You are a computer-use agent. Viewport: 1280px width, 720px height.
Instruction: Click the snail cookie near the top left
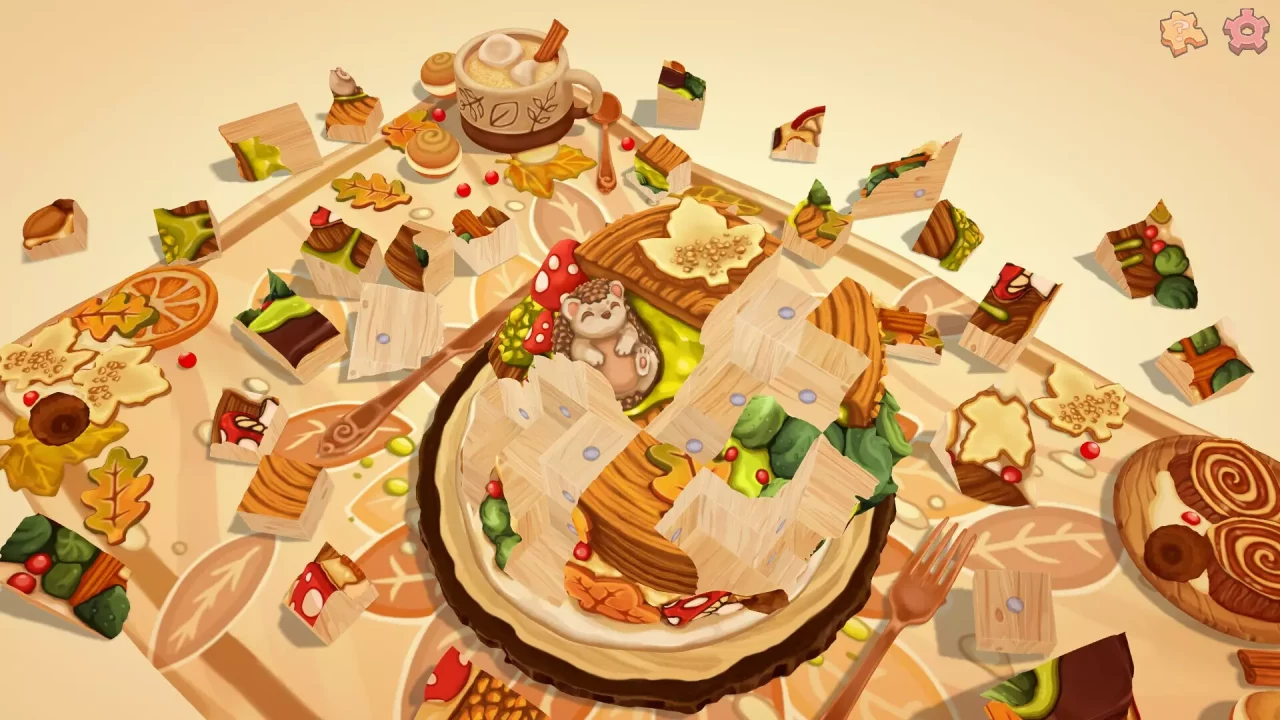click(343, 80)
